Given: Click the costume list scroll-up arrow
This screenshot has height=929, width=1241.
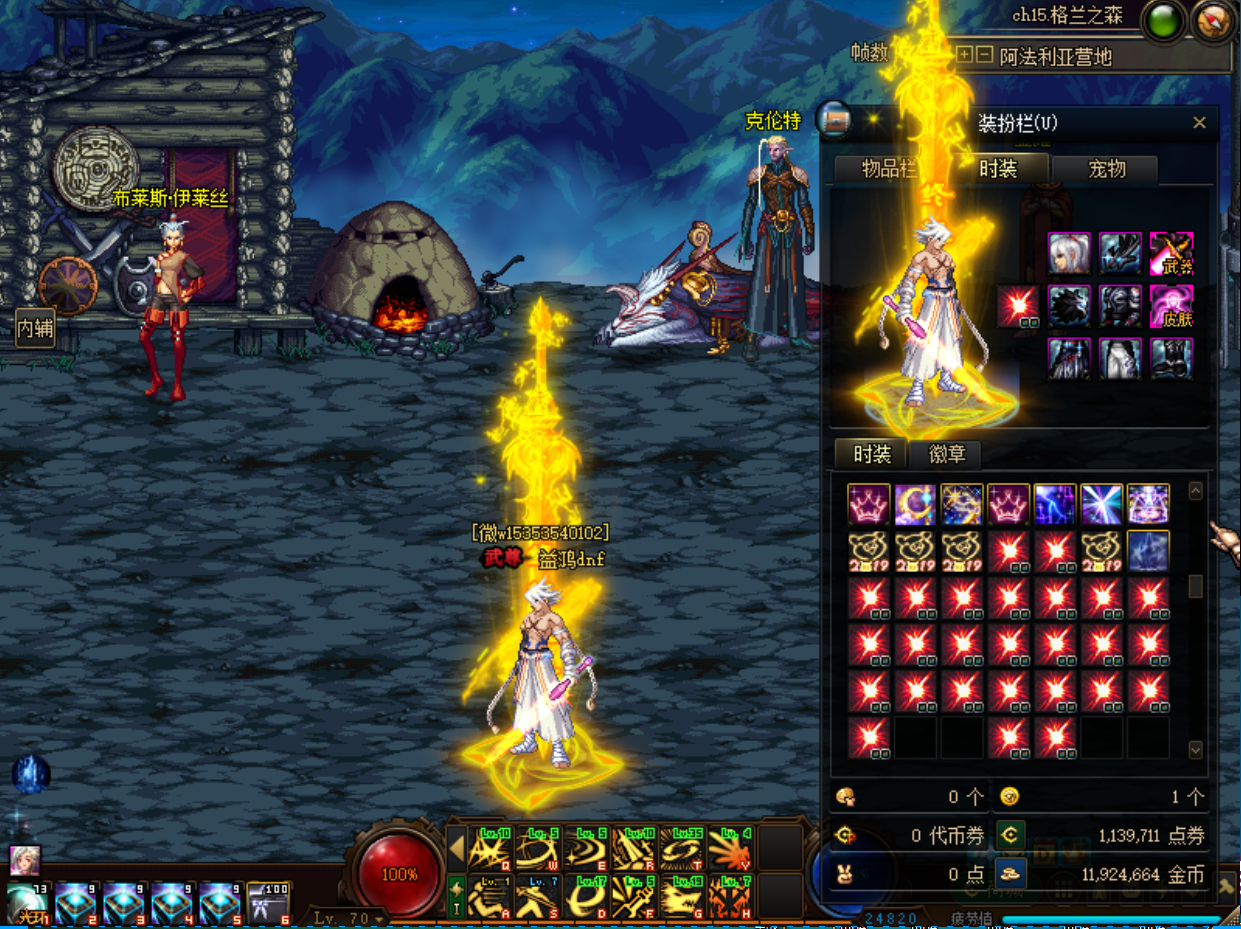Looking at the screenshot, I should point(1195,491).
